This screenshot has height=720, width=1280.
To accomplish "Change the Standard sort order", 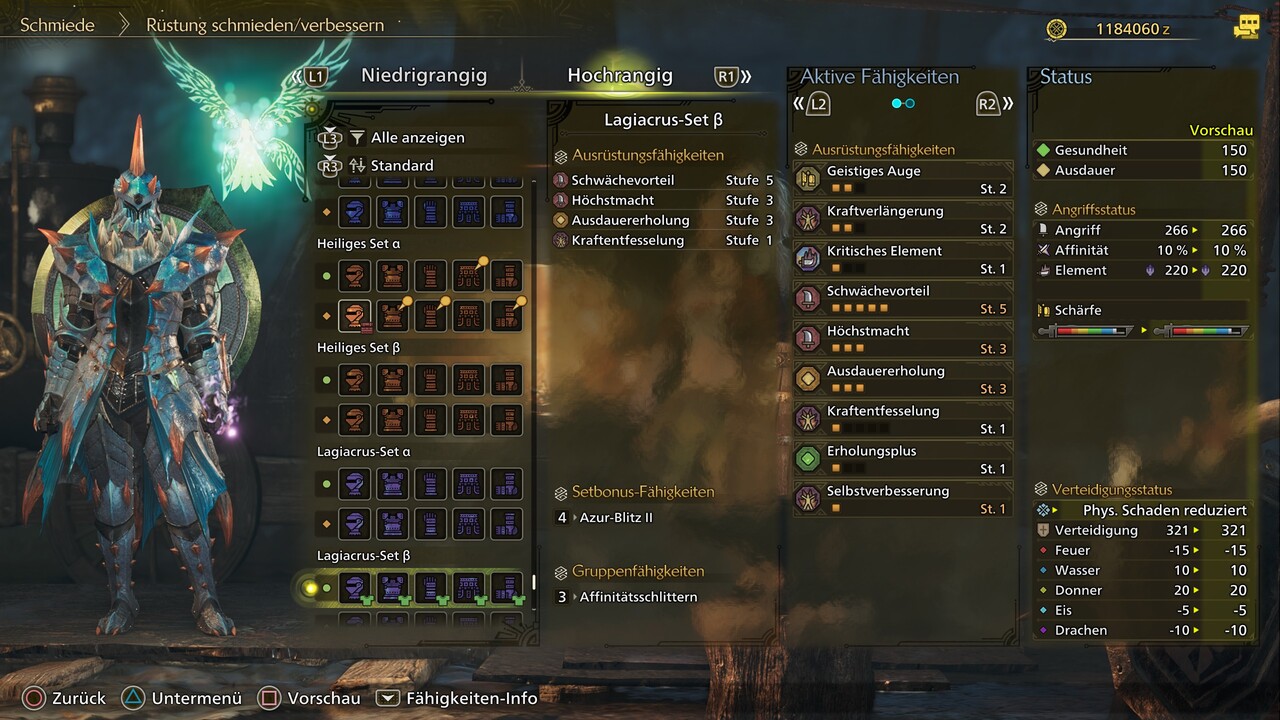I will (402, 166).
